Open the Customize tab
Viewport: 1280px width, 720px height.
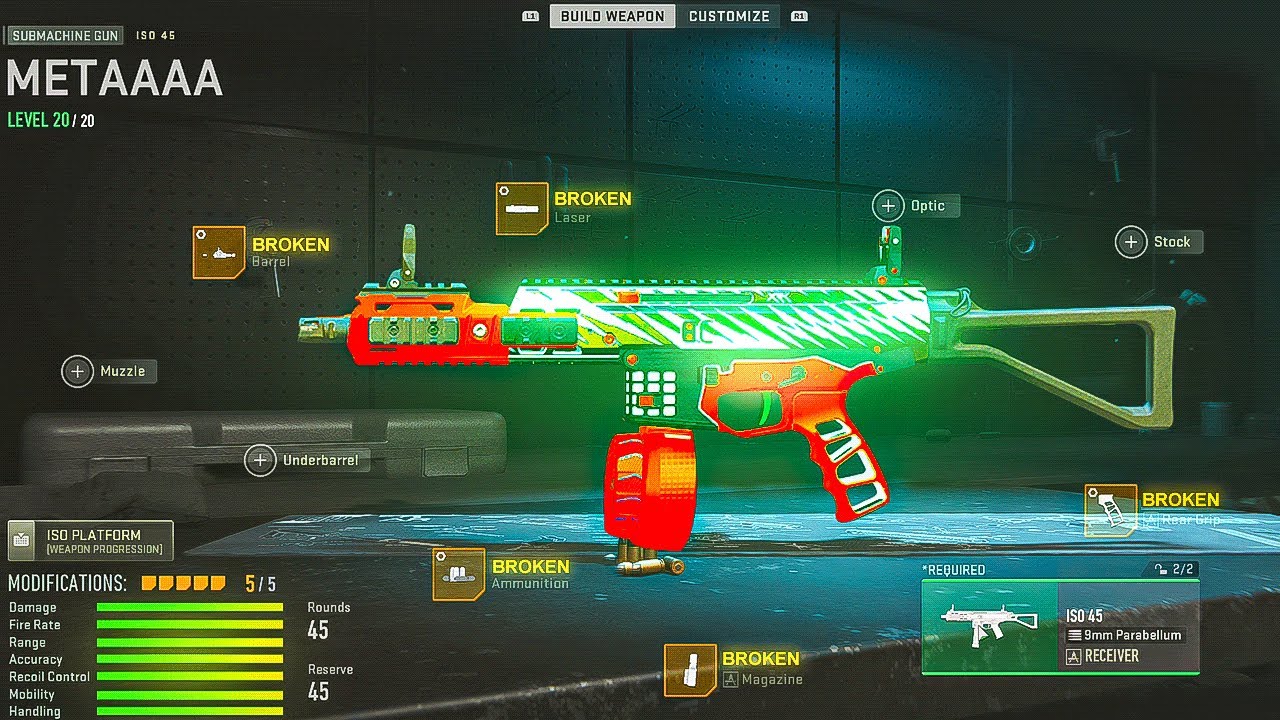point(729,16)
